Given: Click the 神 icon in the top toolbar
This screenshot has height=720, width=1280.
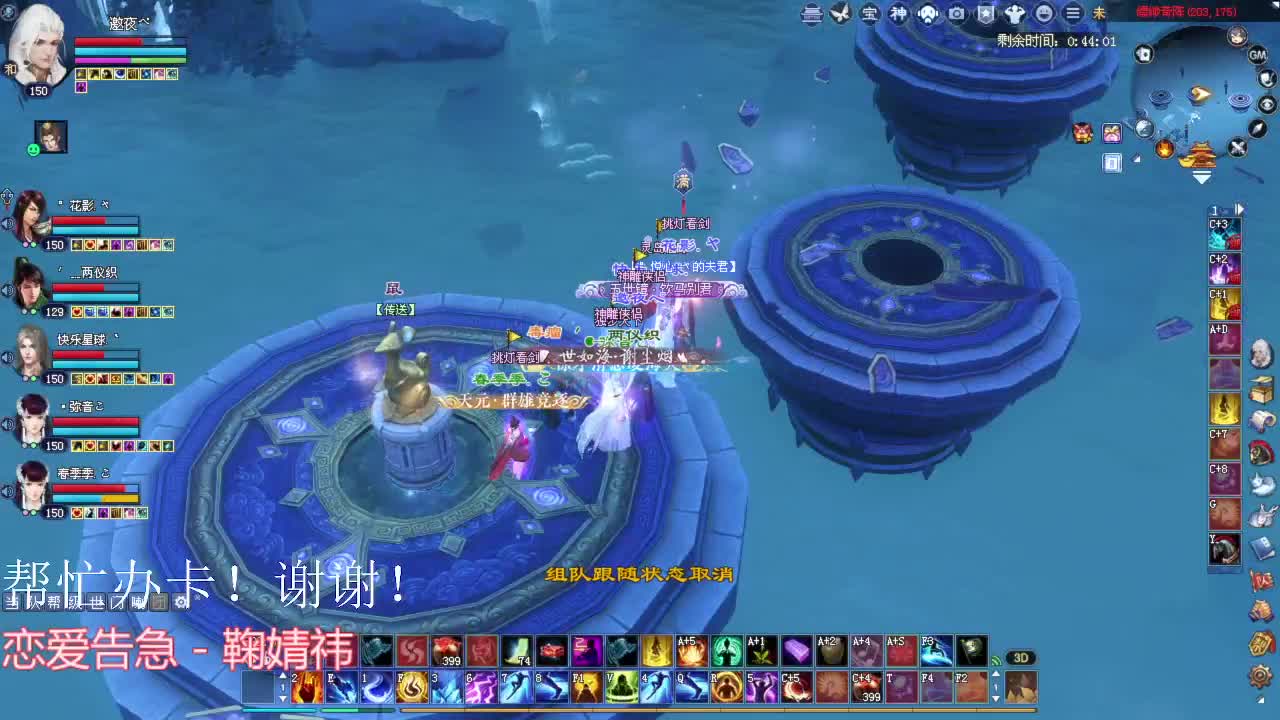Looking at the screenshot, I should pyautogui.click(x=898, y=15).
